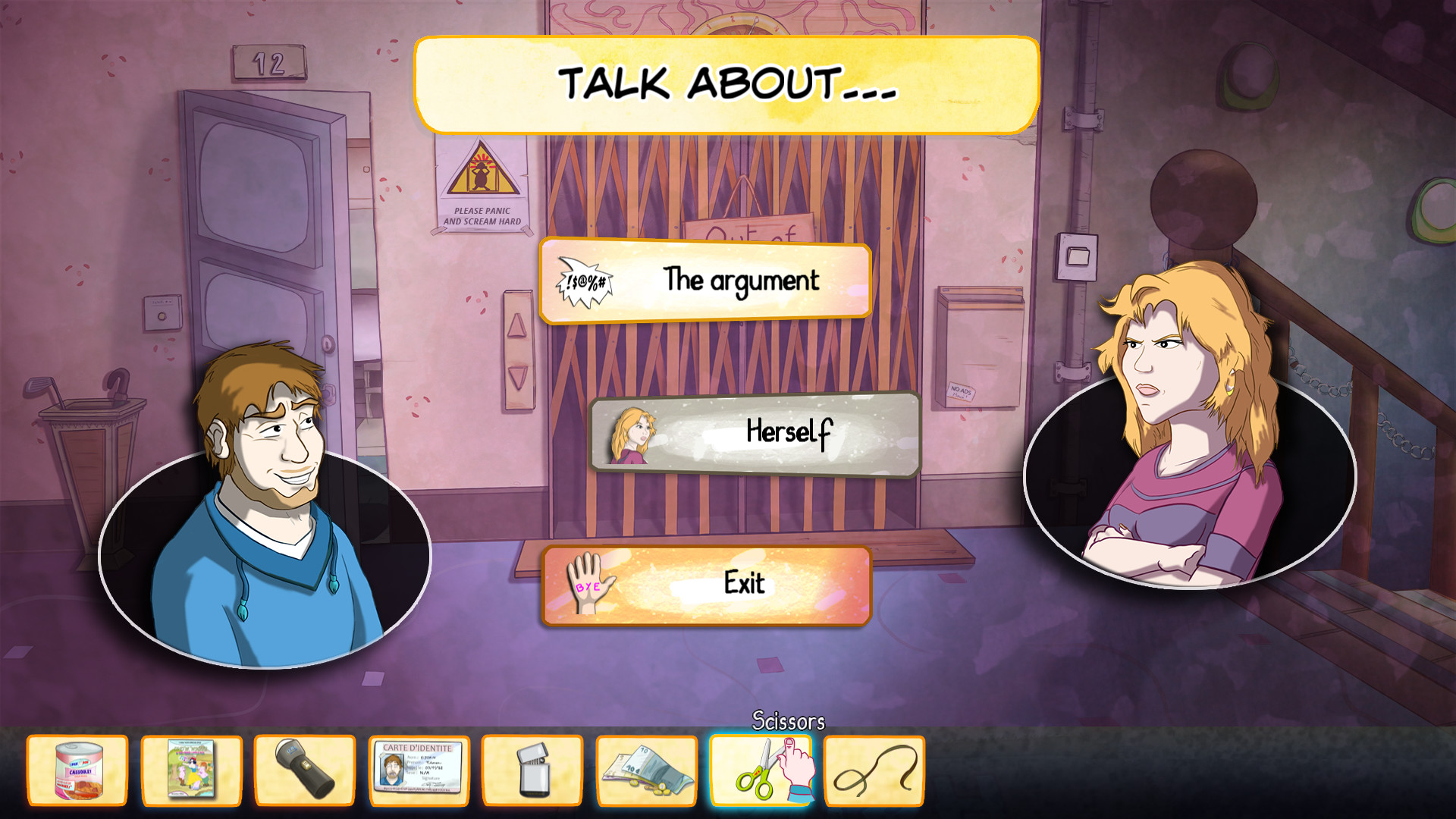
Task: Select the lighter from the inventory bar
Action: point(533,772)
